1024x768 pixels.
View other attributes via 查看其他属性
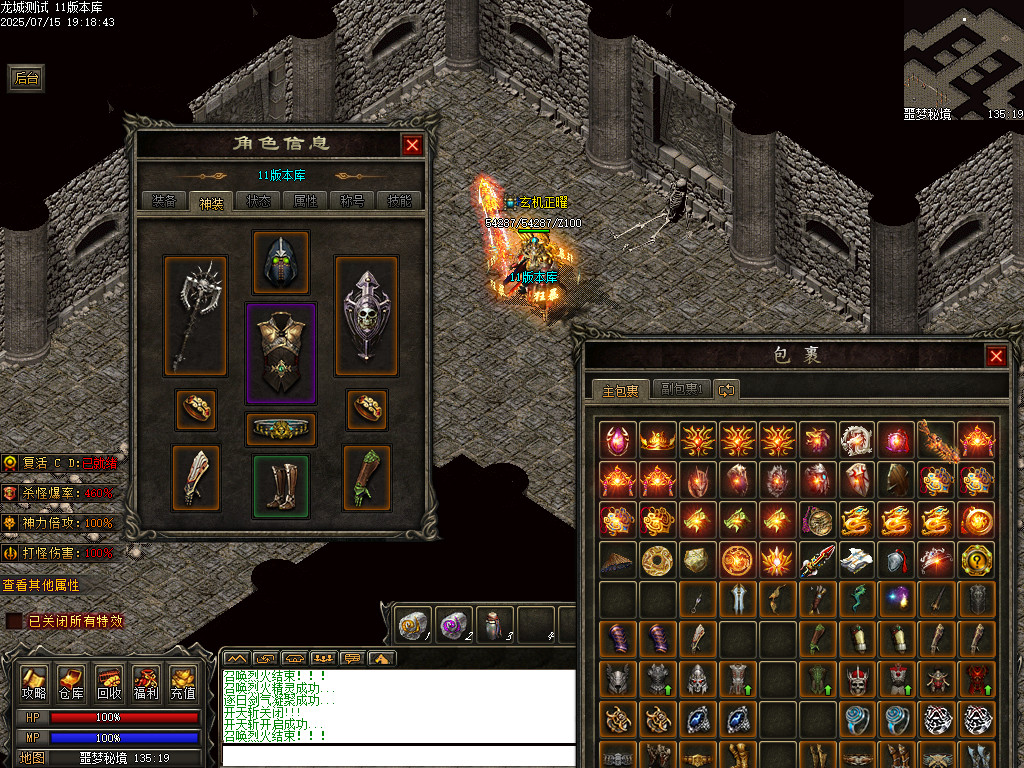41,585
